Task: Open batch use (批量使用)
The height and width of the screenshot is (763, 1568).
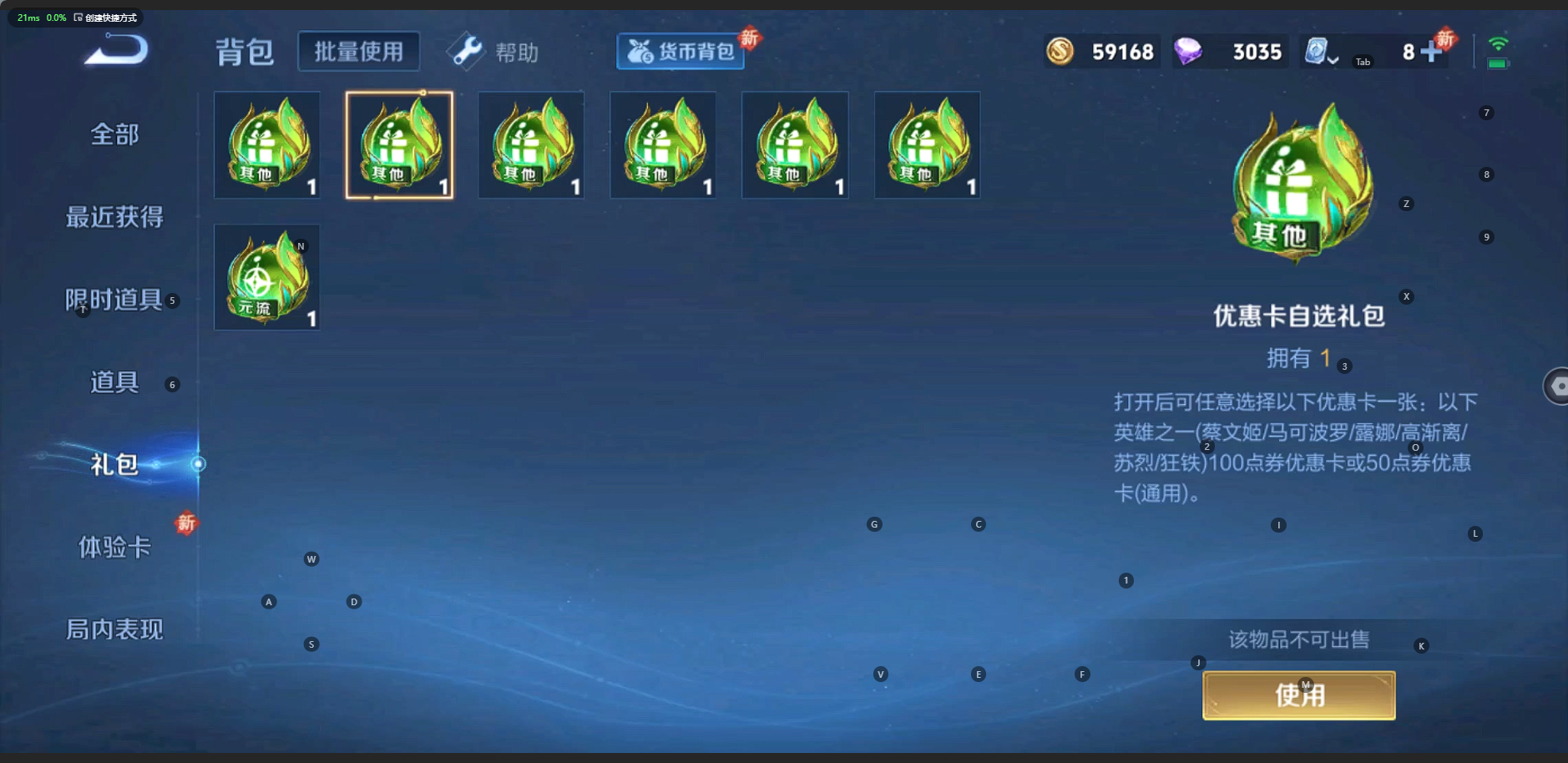Action: tap(358, 52)
